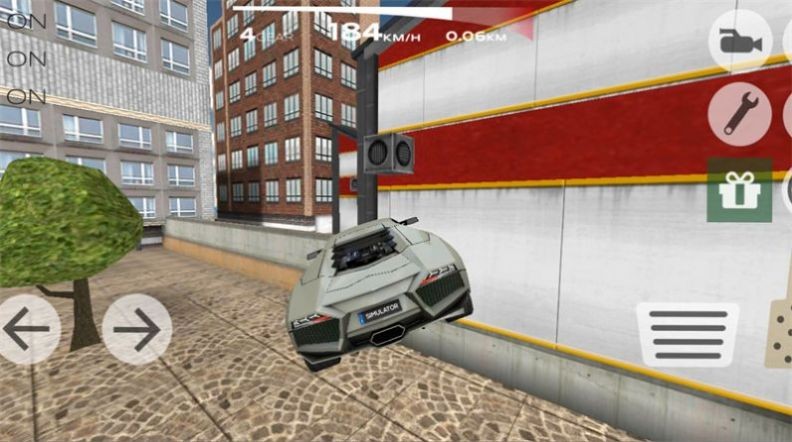The image size is (792, 442).
Task: Steer right with the right arrow button
Action: pos(137,329)
